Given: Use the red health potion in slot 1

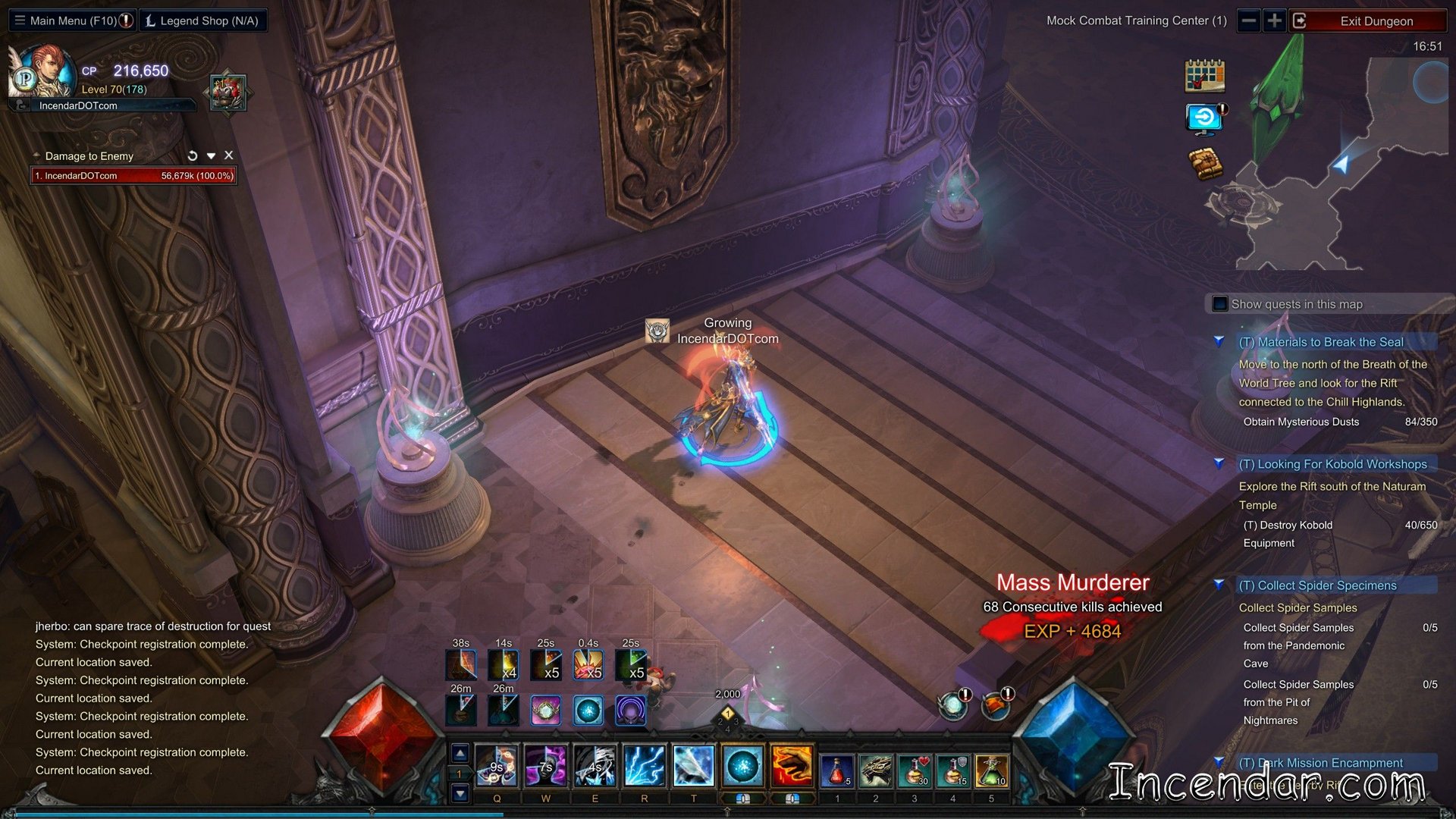Looking at the screenshot, I should [836, 770].
